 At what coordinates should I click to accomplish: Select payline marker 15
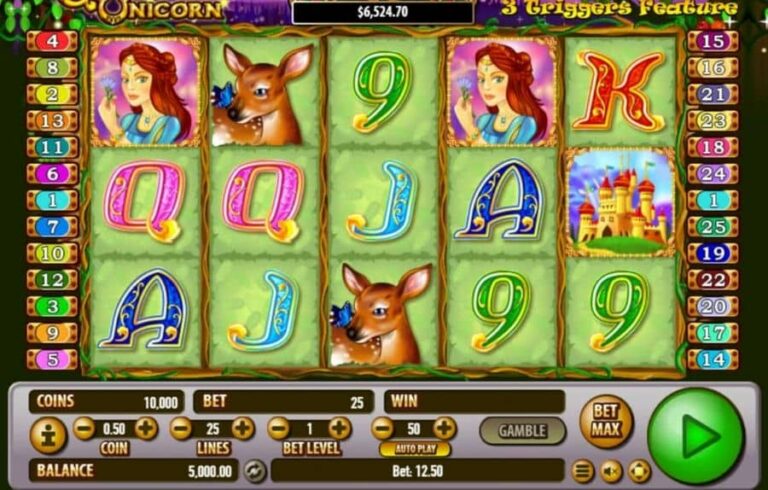[713, 42]
